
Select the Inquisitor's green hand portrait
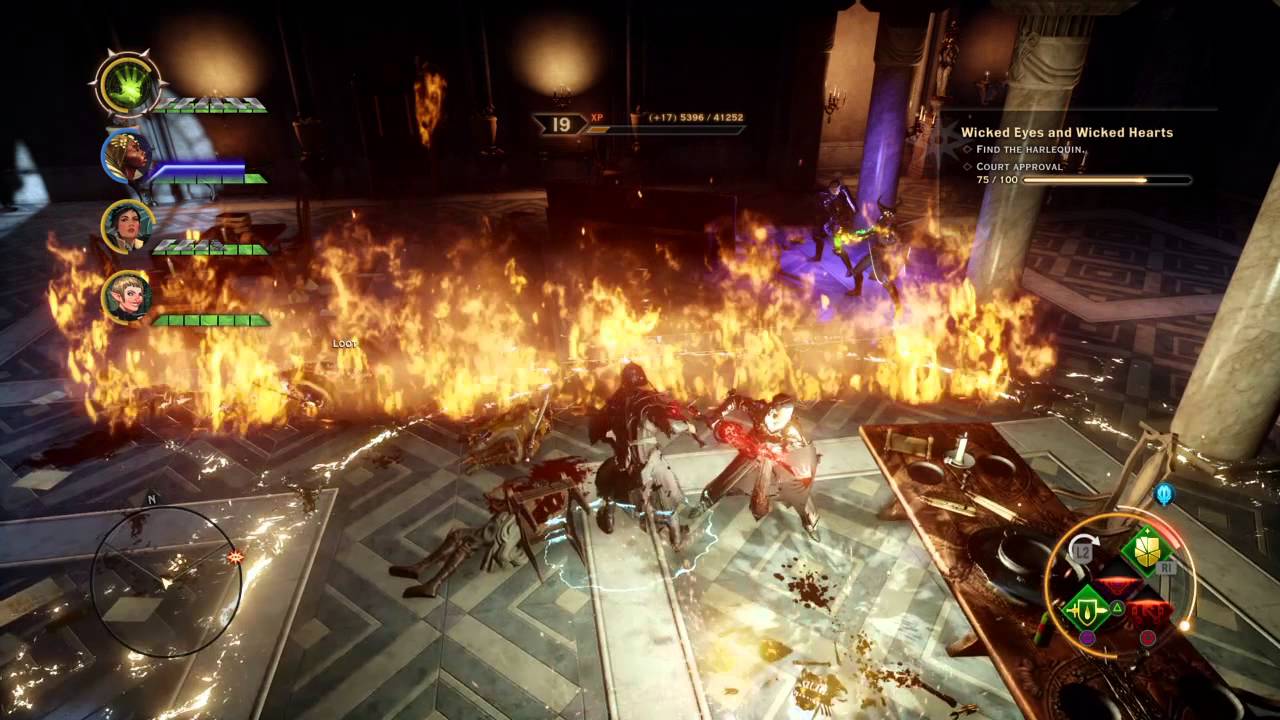coord(126,83)
